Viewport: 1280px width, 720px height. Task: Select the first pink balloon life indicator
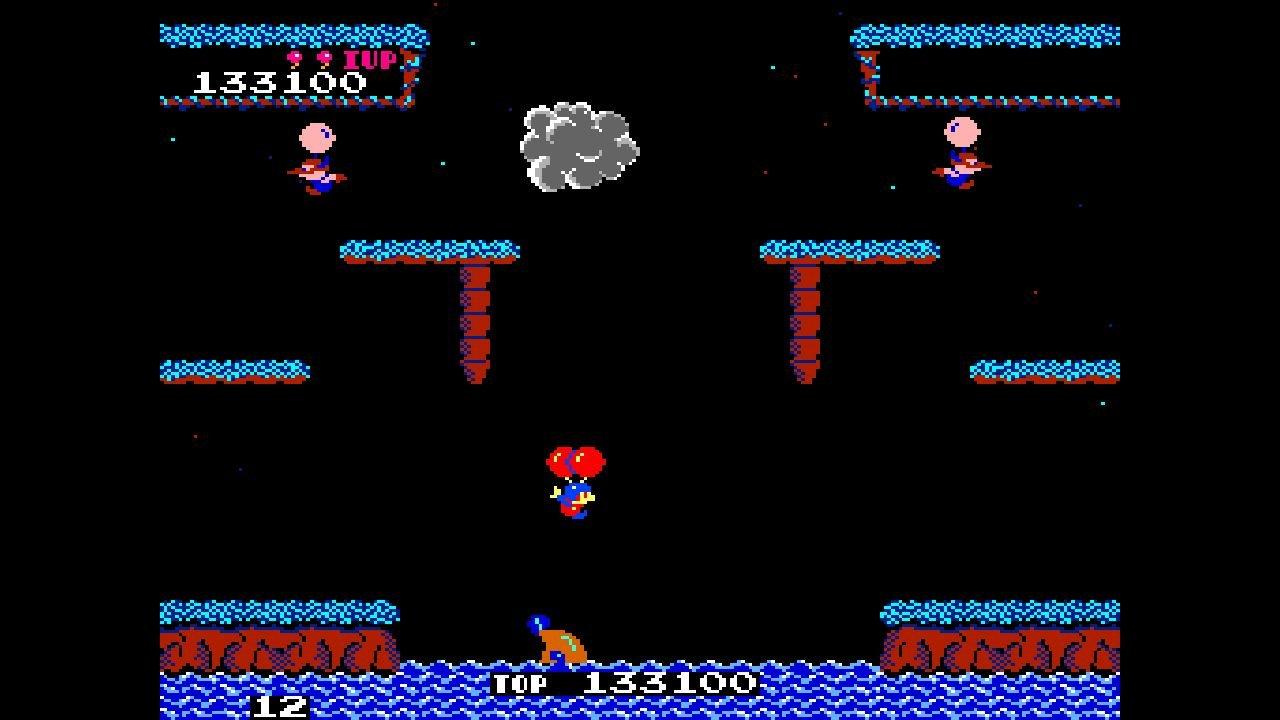295,58
